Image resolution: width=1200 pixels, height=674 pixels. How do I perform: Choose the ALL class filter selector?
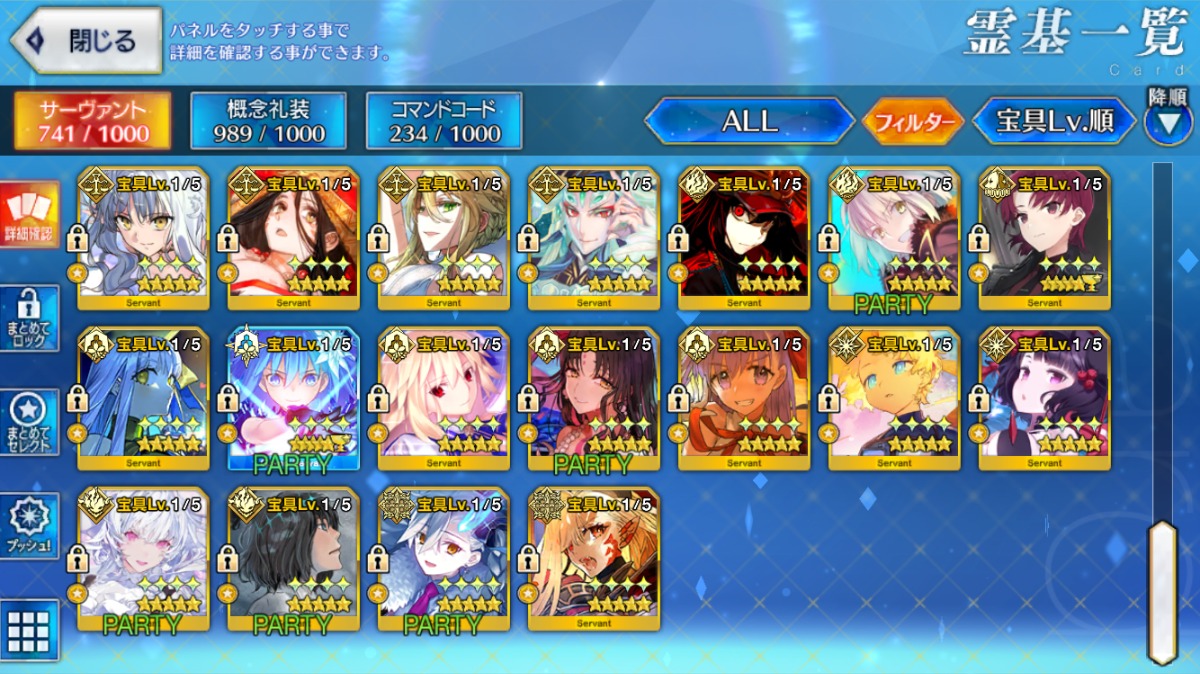(x=749, y=122)
